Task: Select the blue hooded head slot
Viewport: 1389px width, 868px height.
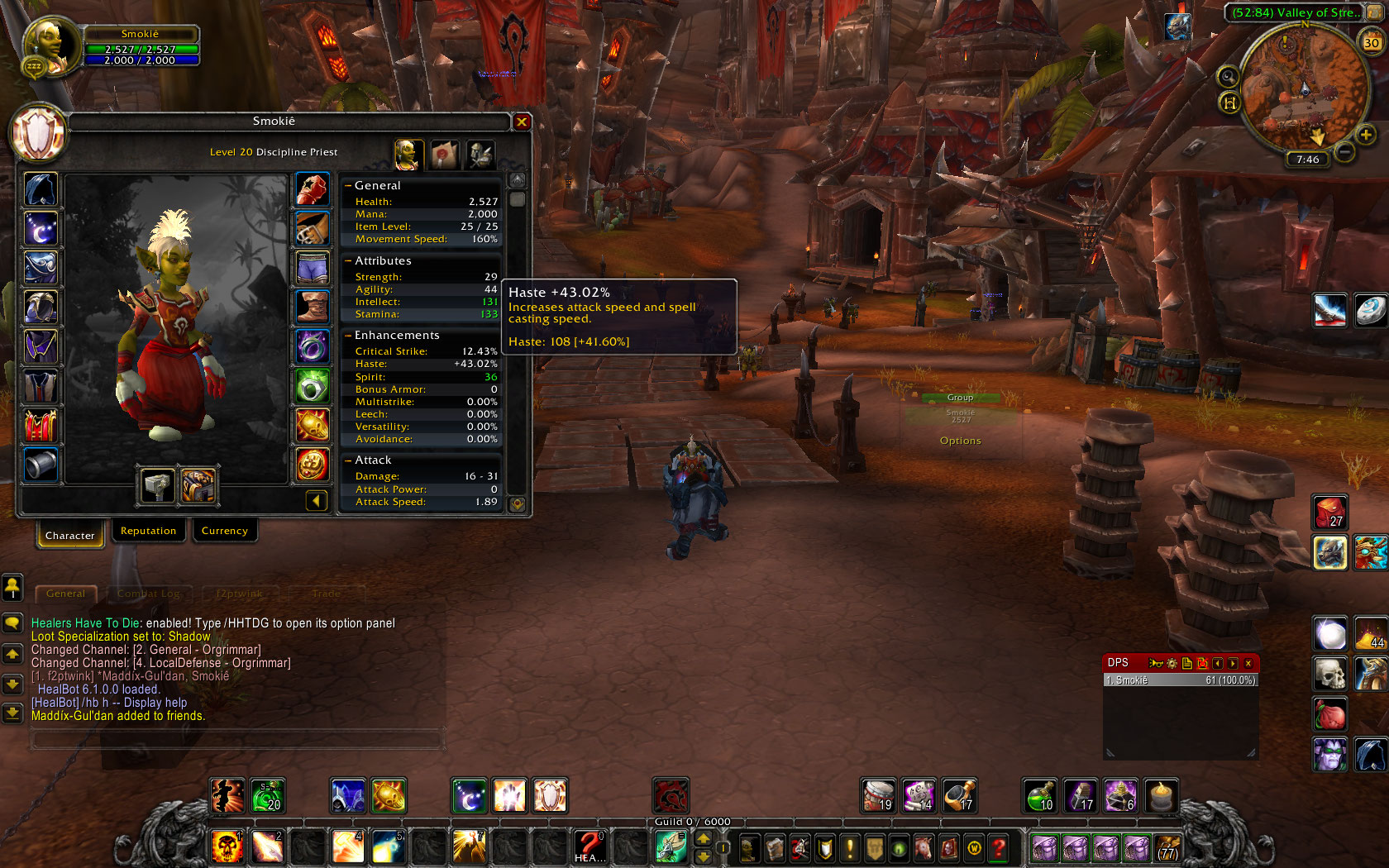Action: pos(41,189)
